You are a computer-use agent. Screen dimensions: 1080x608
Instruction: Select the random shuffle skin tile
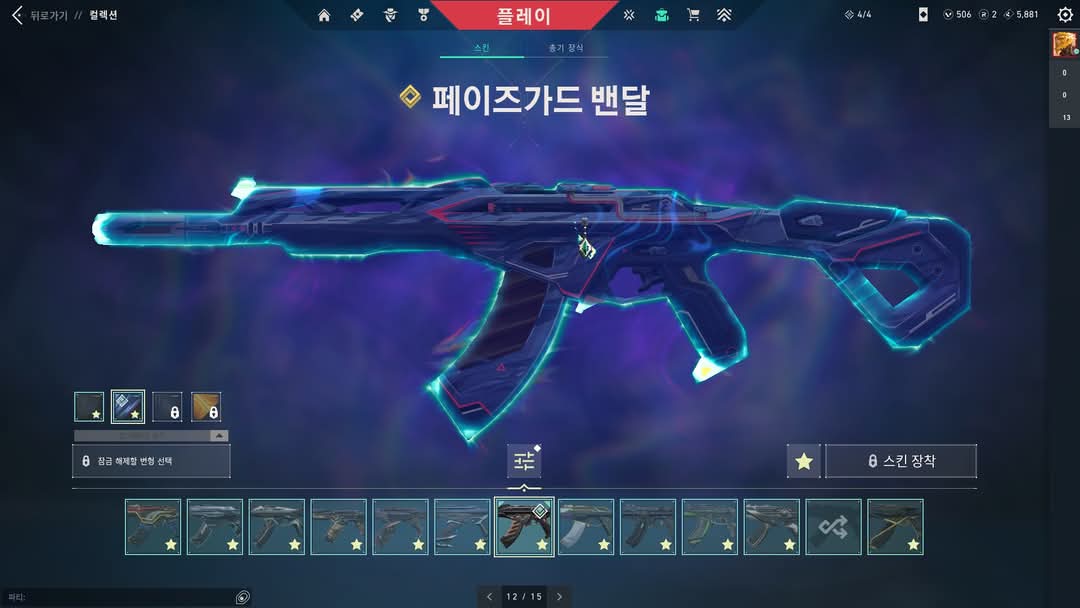(833, 527)
